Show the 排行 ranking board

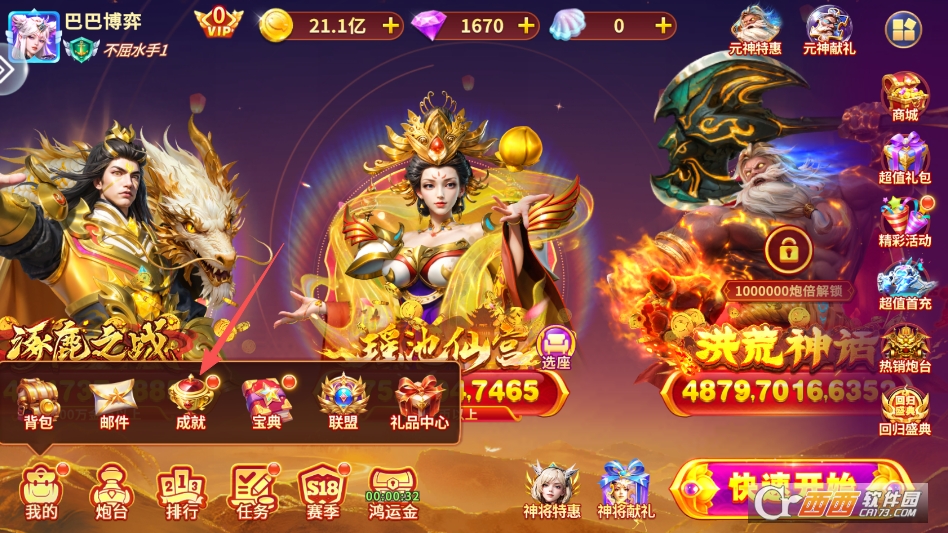click(x=181, y=491)
